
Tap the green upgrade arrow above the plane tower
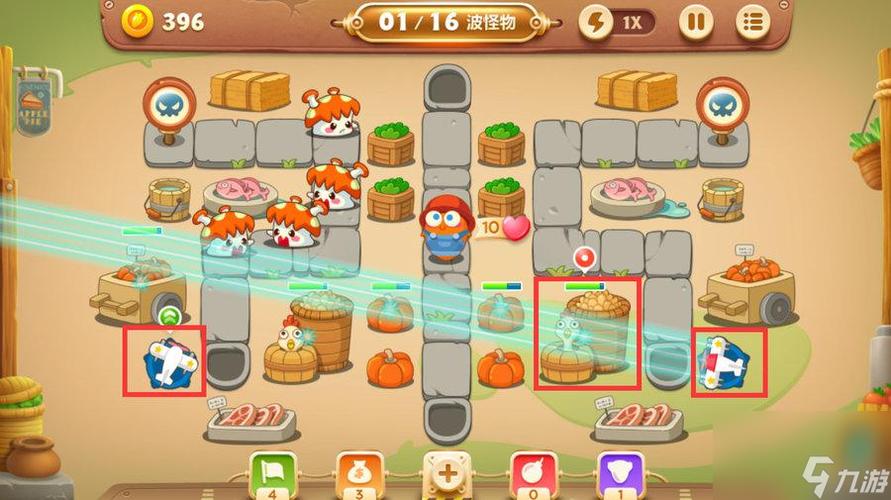tap(166, 316)
